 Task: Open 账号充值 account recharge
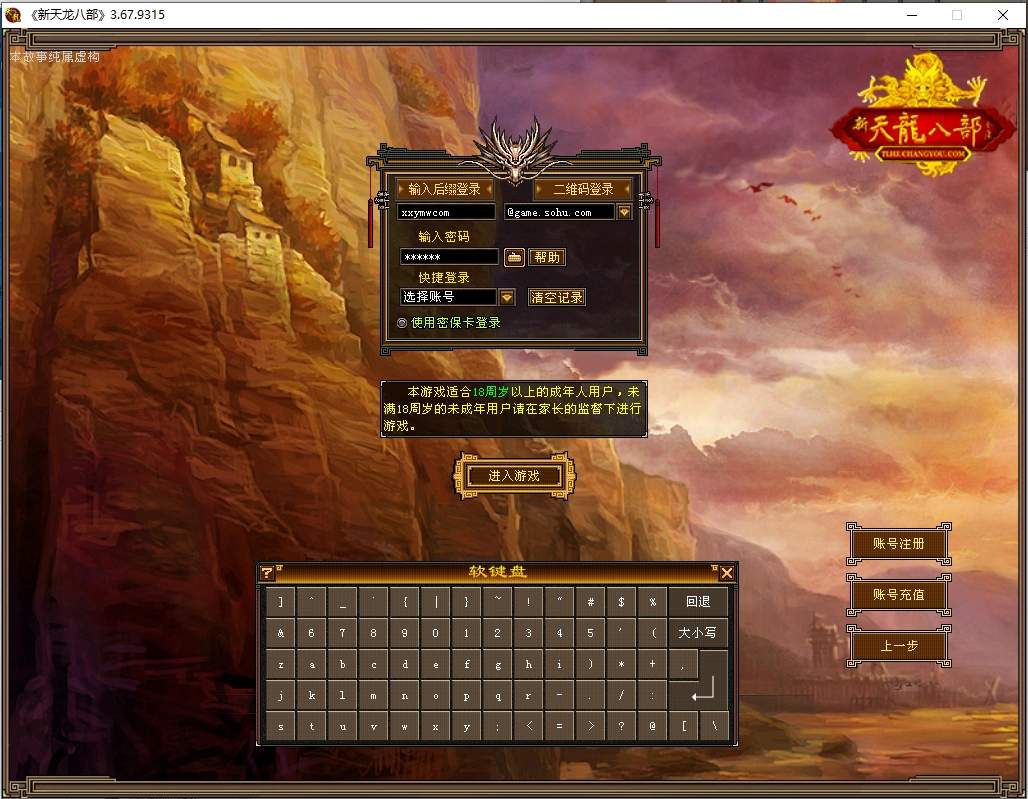[898, 594]
